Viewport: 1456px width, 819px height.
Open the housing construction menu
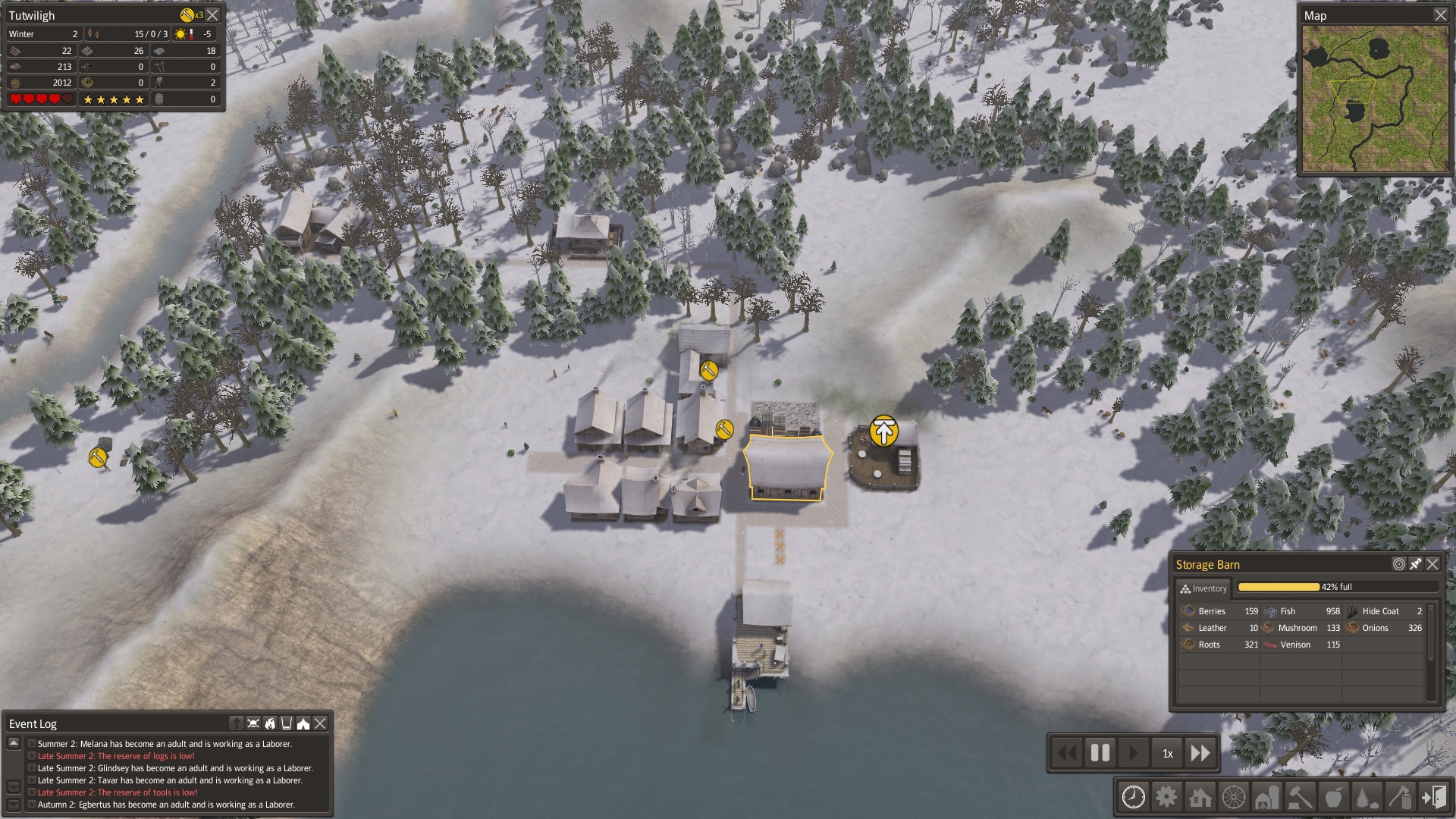coord(1200,797)
